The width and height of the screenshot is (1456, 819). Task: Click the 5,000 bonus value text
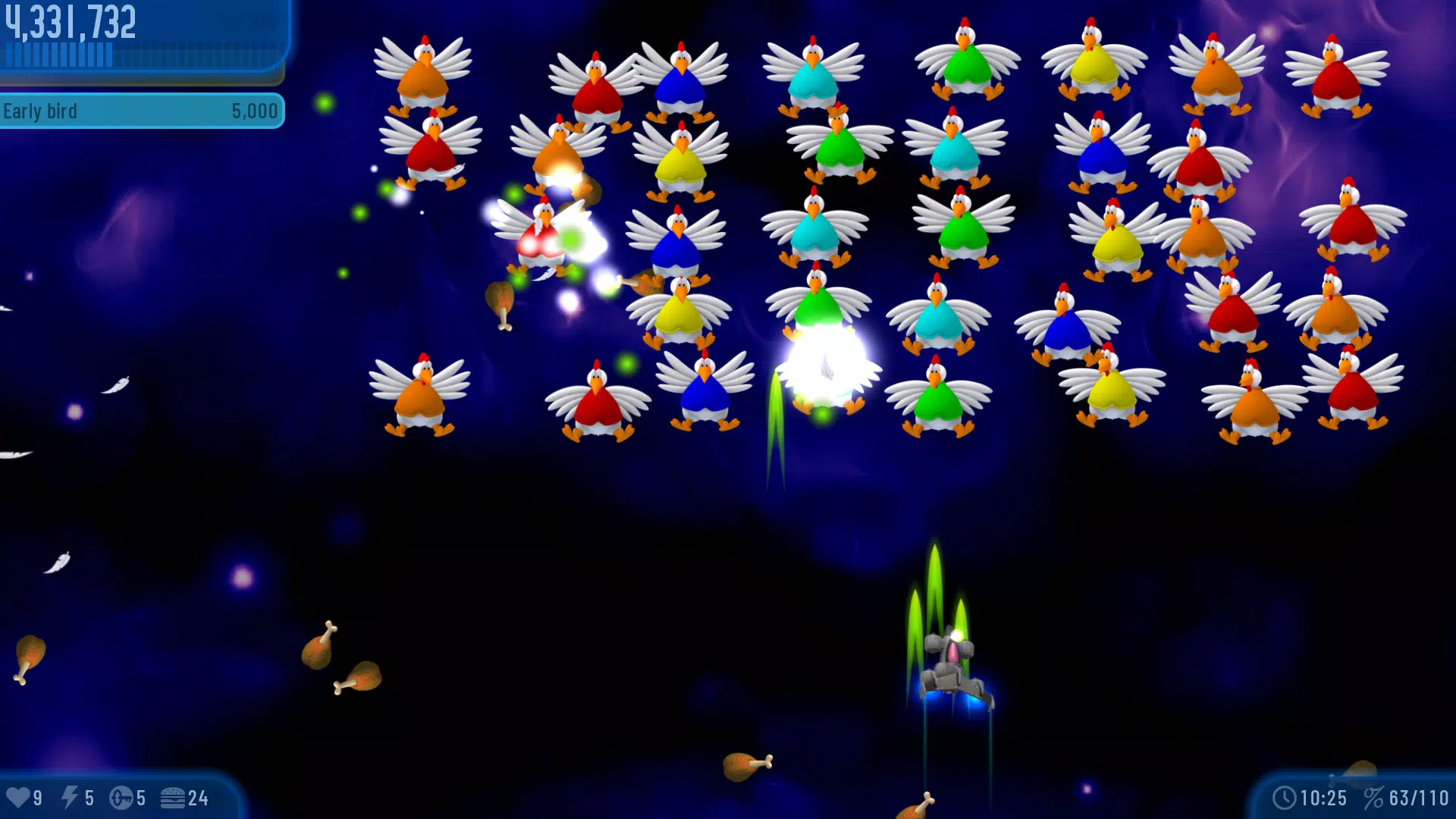coord(253,111)
